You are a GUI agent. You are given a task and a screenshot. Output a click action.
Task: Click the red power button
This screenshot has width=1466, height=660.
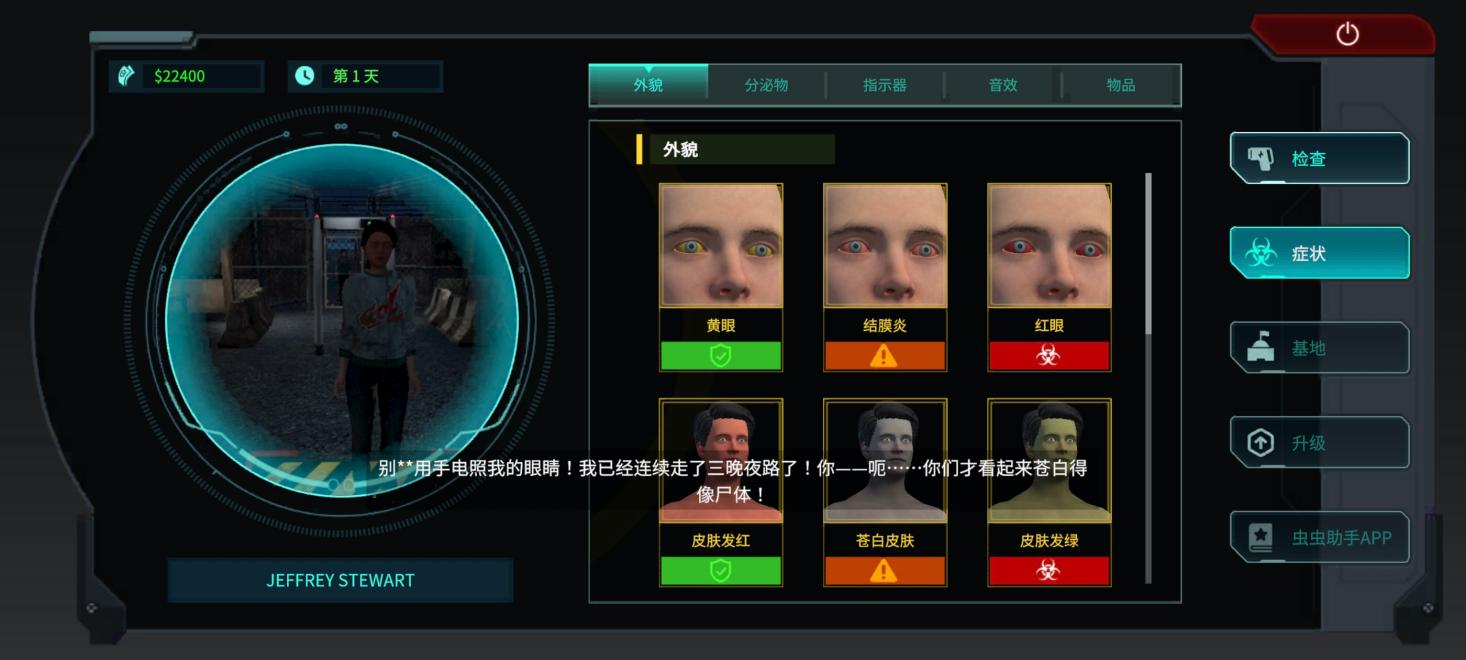pyautogui.click(x=1347, y=35)
